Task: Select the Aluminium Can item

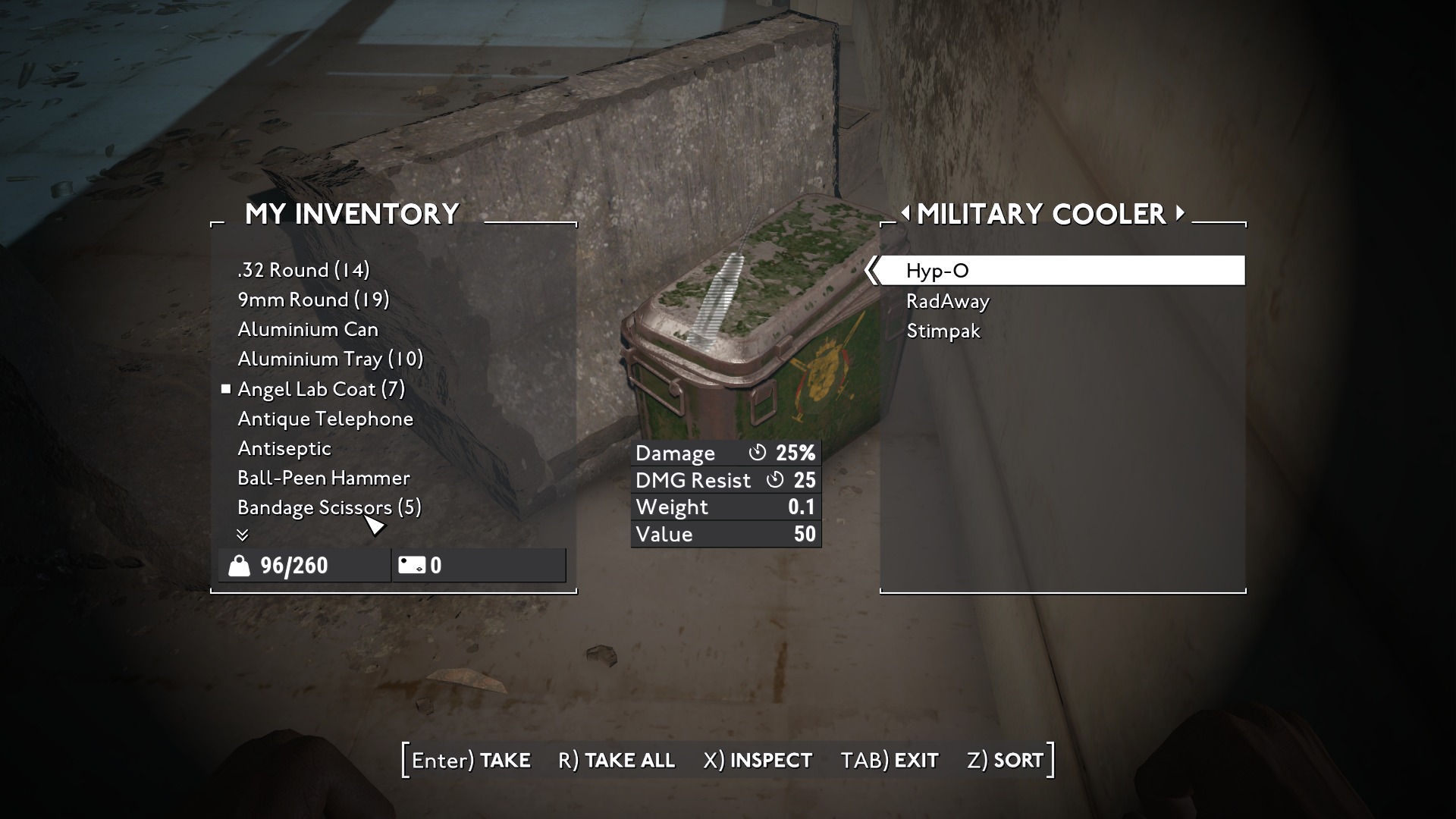Action: (307, 329)
